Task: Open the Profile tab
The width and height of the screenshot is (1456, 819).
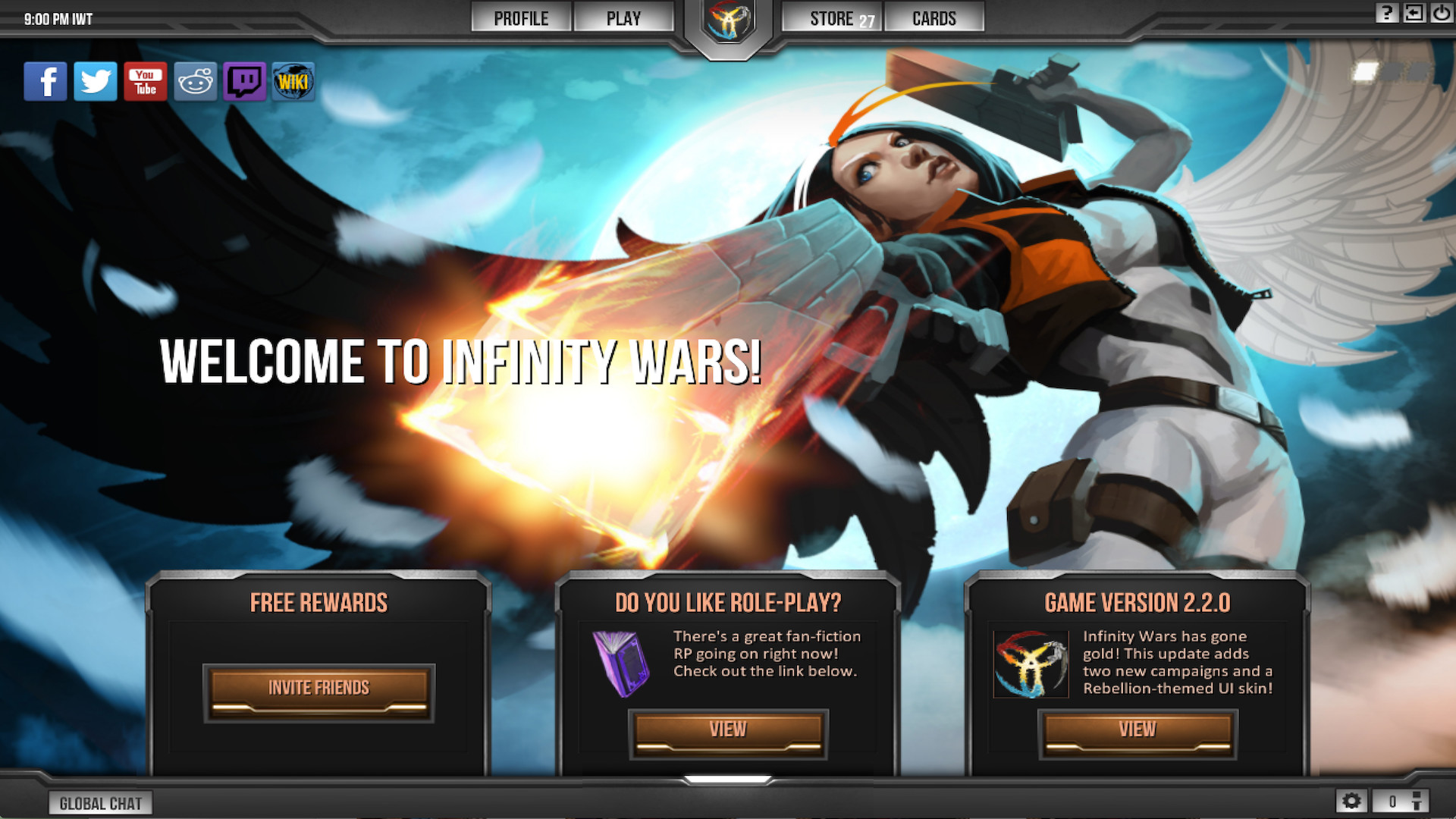Action: pyautogui.click(x=521, y=17)
